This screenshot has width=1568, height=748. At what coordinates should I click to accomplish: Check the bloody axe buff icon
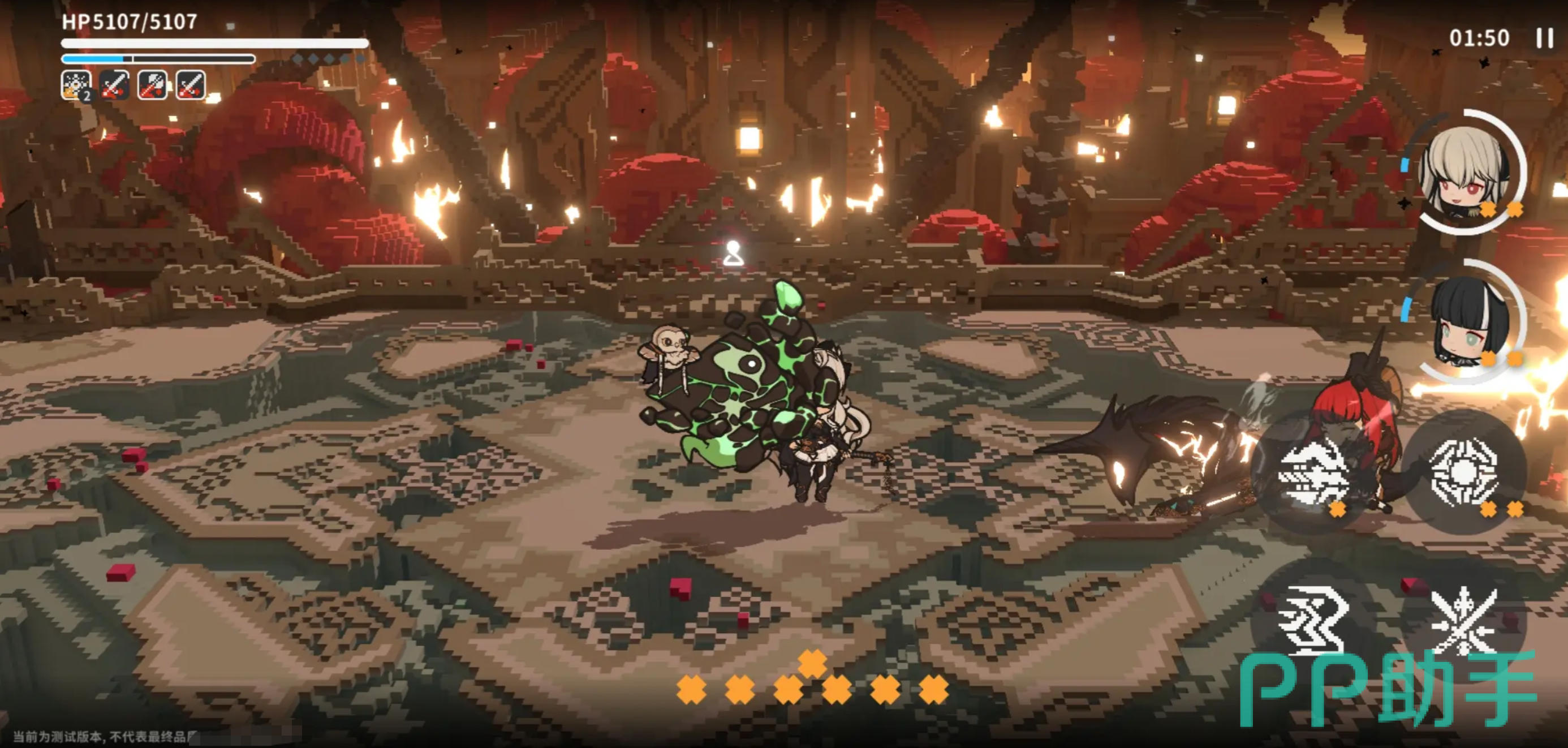pos(152,85)
